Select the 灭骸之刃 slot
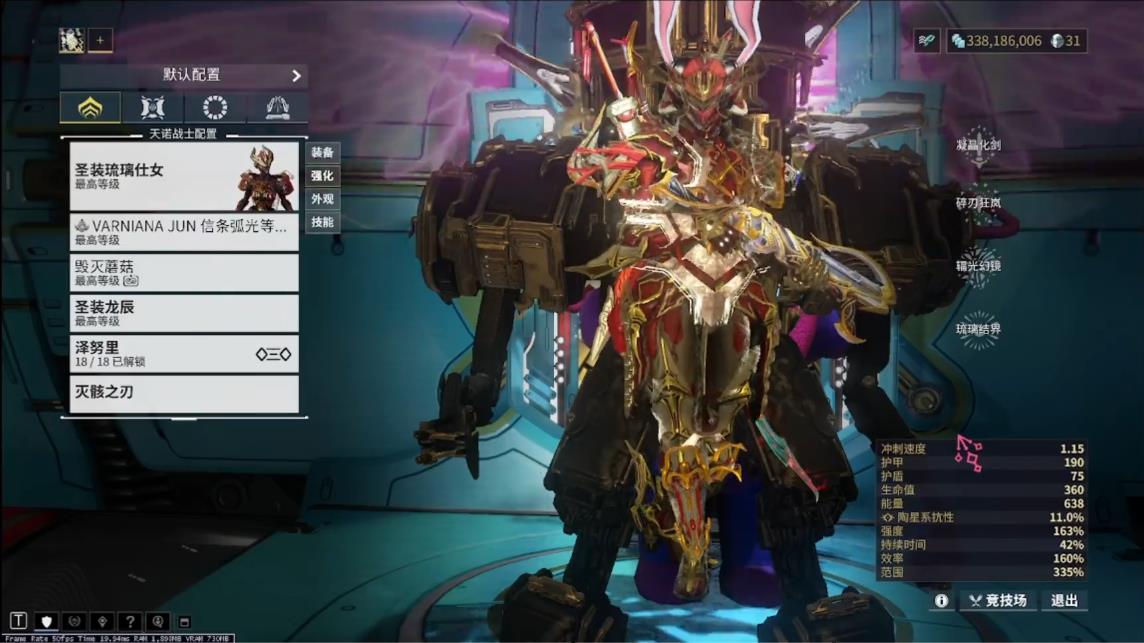This screenshot has height=643, width=1144. (x=184, y=394)
